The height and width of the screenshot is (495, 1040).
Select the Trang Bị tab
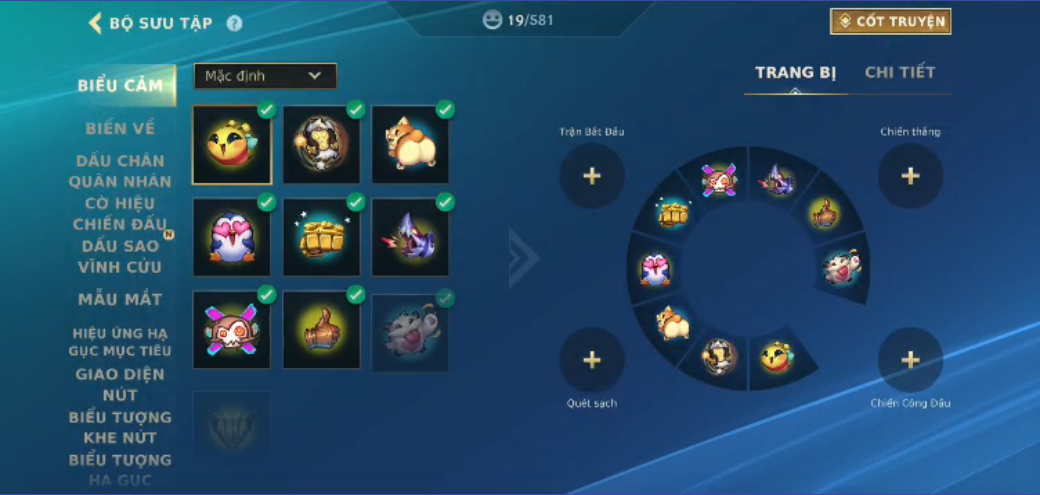795,72
